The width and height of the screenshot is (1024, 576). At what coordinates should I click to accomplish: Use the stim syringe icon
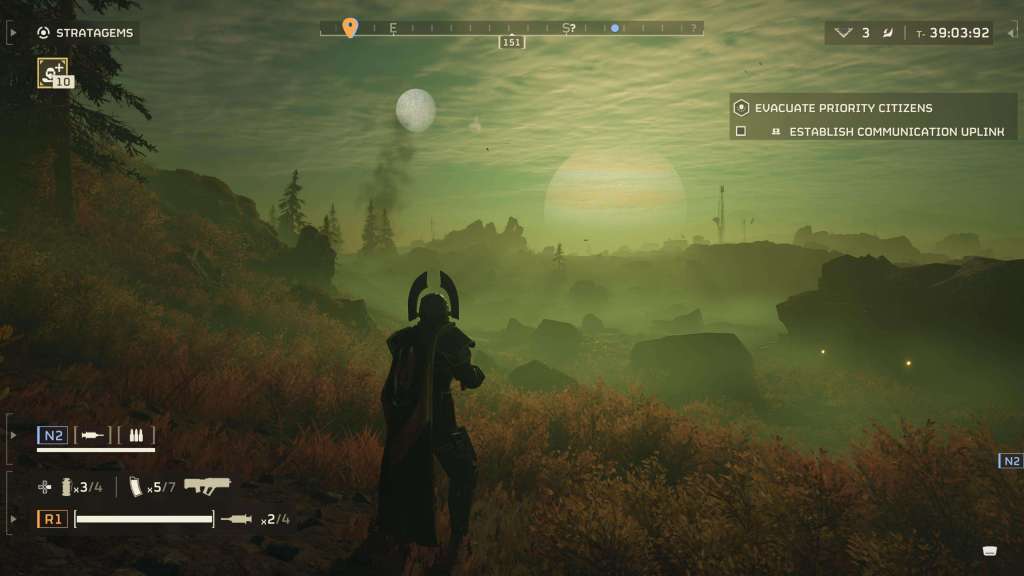(x=238, y=518)
